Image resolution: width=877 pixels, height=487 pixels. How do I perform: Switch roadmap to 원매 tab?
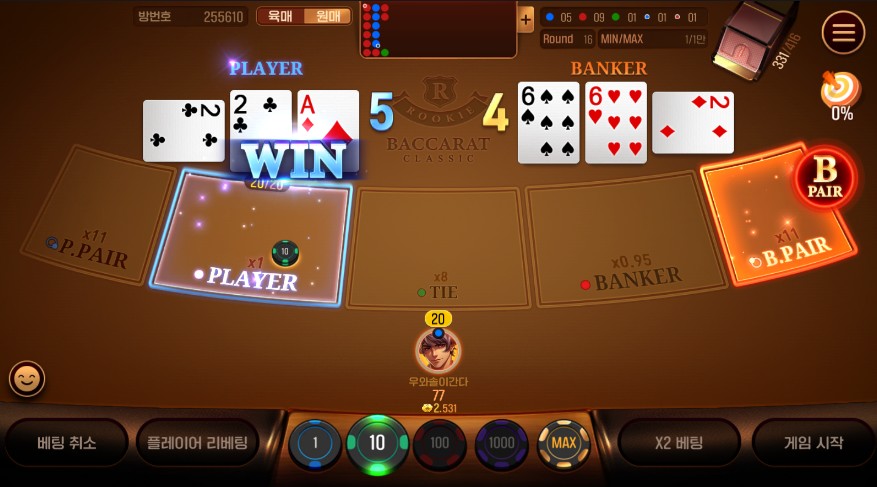click(328, 16)
